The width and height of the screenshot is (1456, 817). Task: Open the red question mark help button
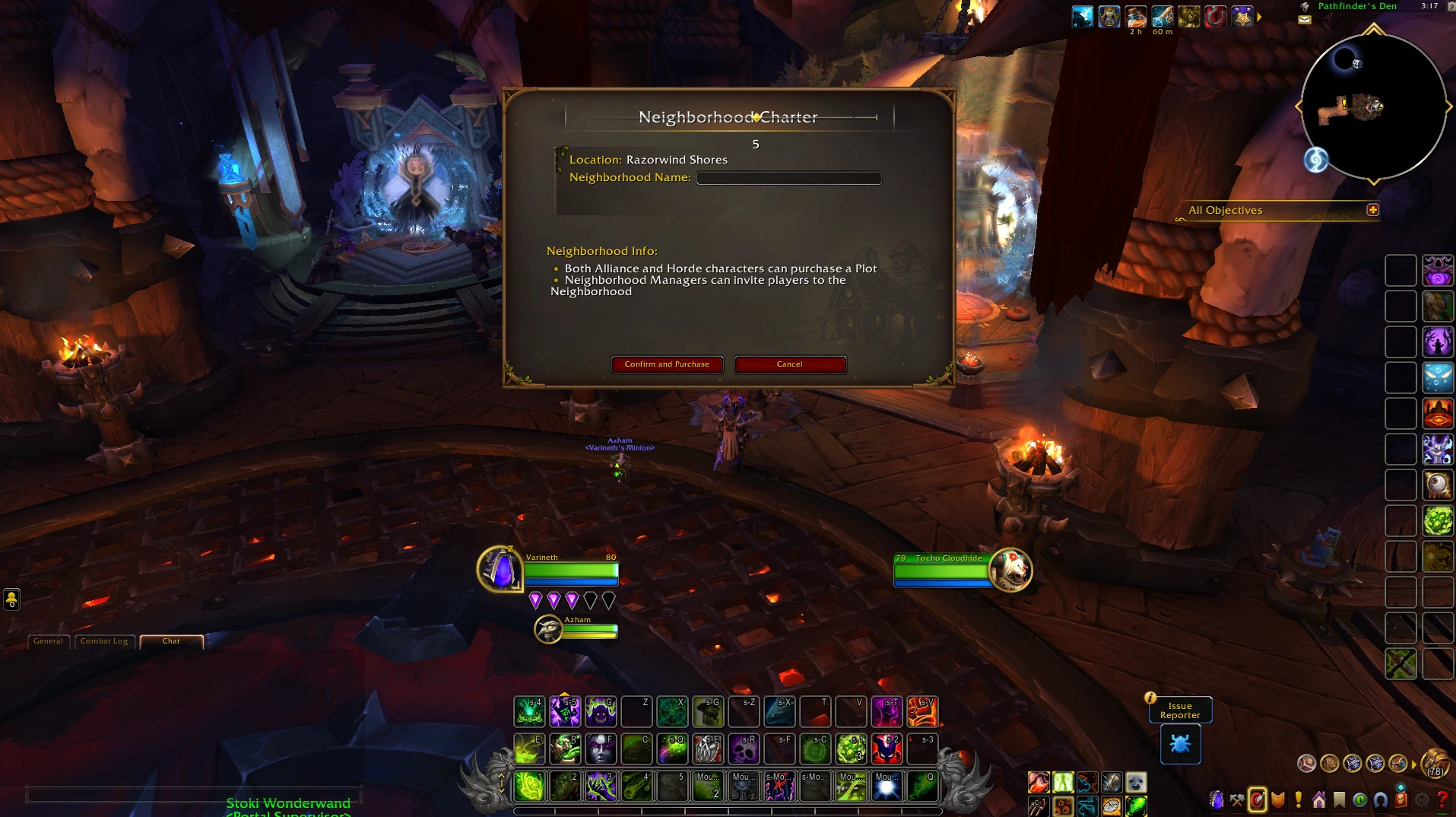point(1442,800)
